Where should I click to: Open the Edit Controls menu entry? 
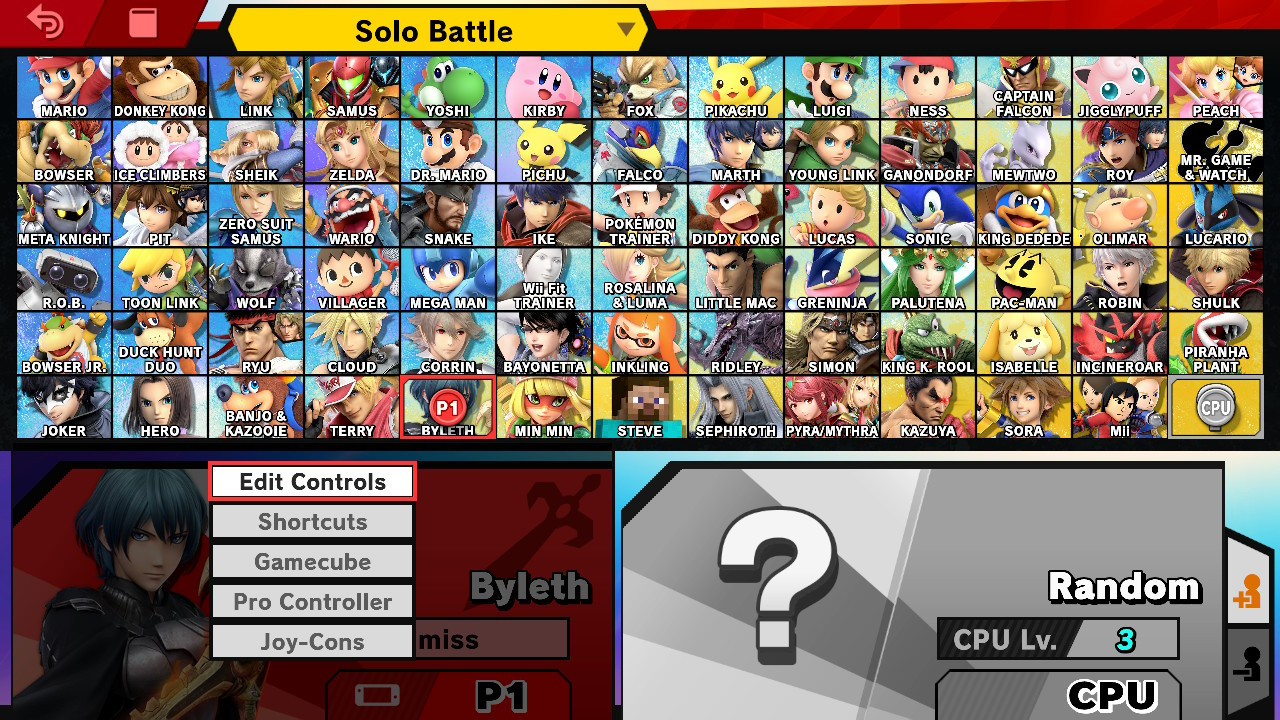pos(312,481)
